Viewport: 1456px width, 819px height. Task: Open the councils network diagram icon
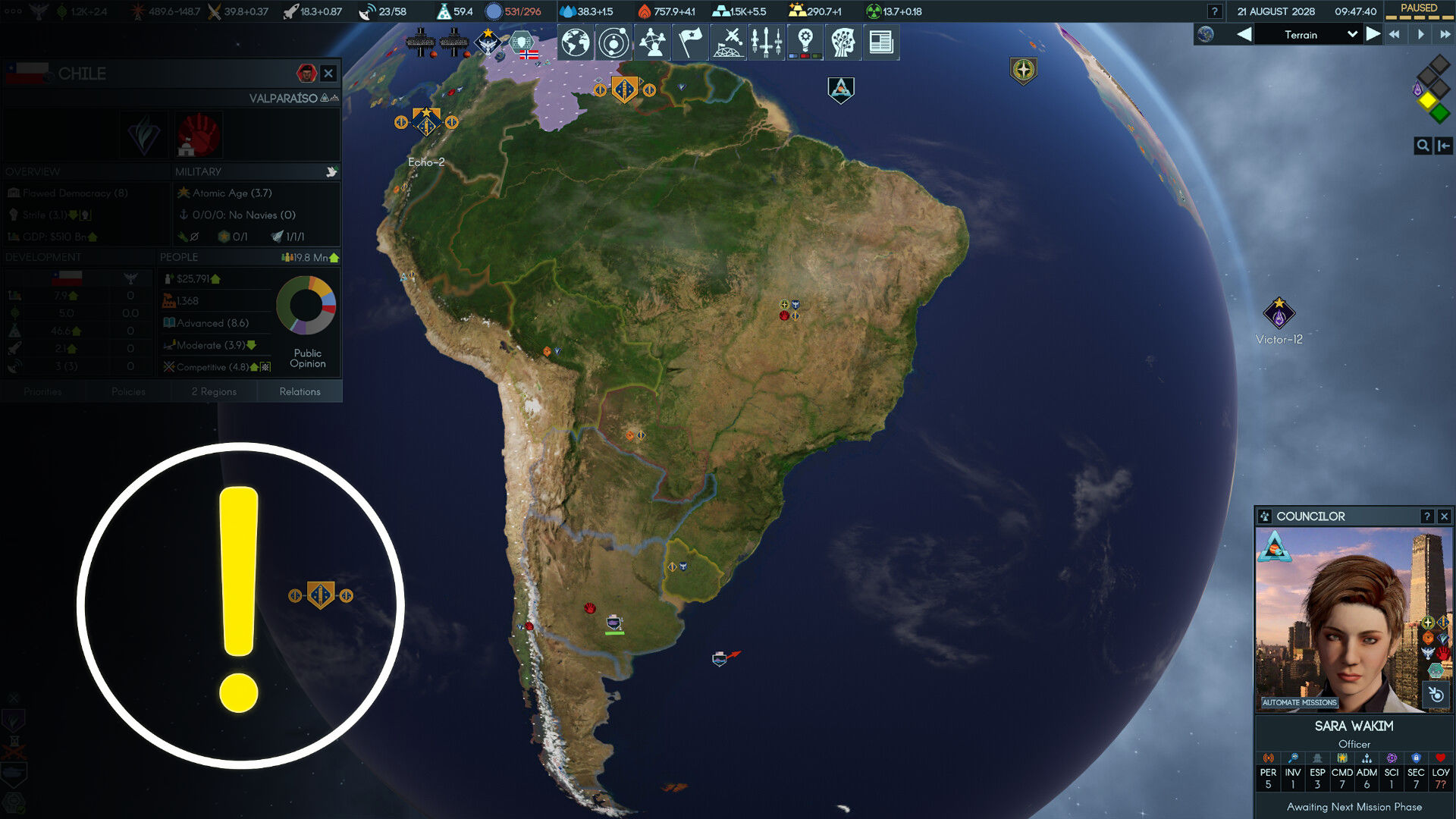[651, 43]
